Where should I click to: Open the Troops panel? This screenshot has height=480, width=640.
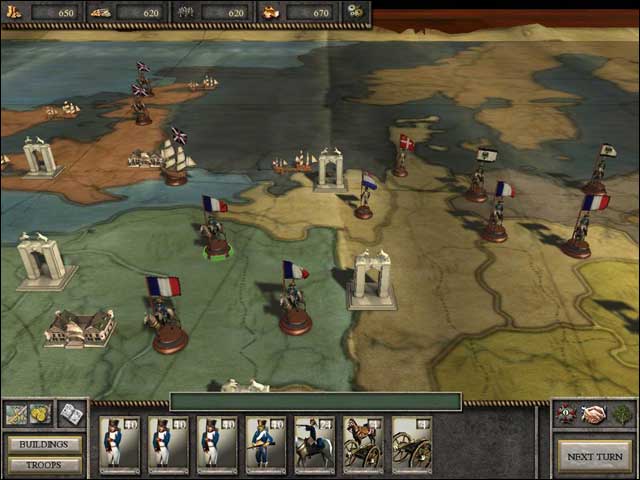click(44, 465)
